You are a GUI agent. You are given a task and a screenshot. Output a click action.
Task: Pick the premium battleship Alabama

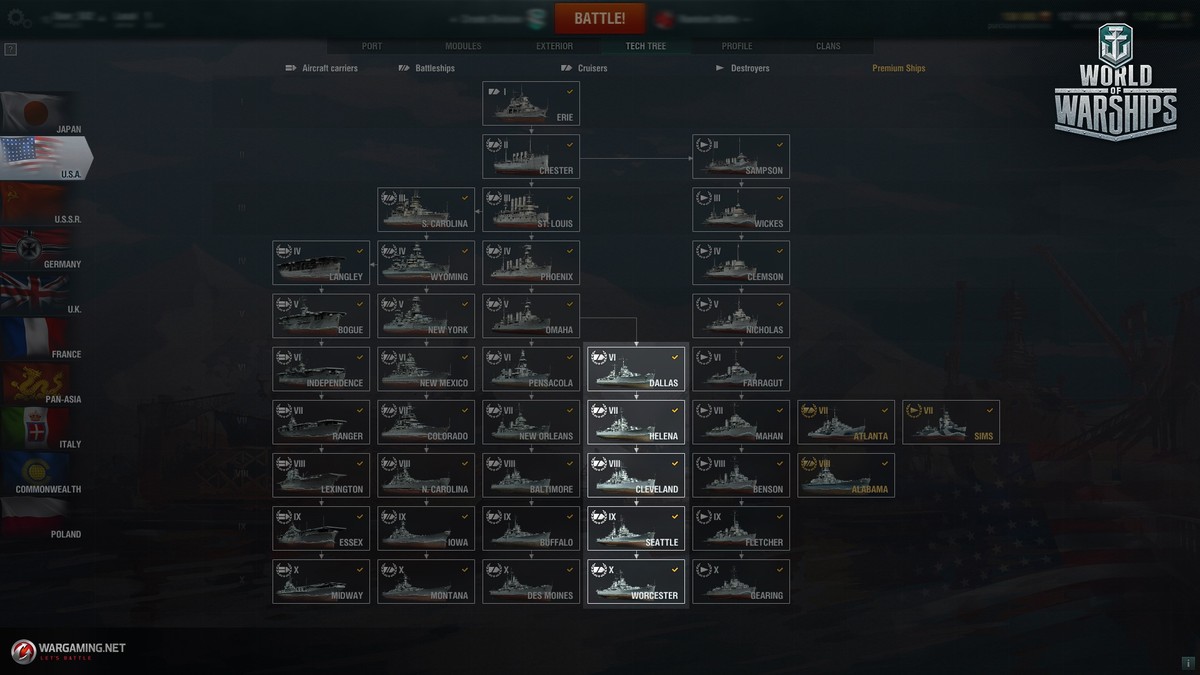pos(846,475)
